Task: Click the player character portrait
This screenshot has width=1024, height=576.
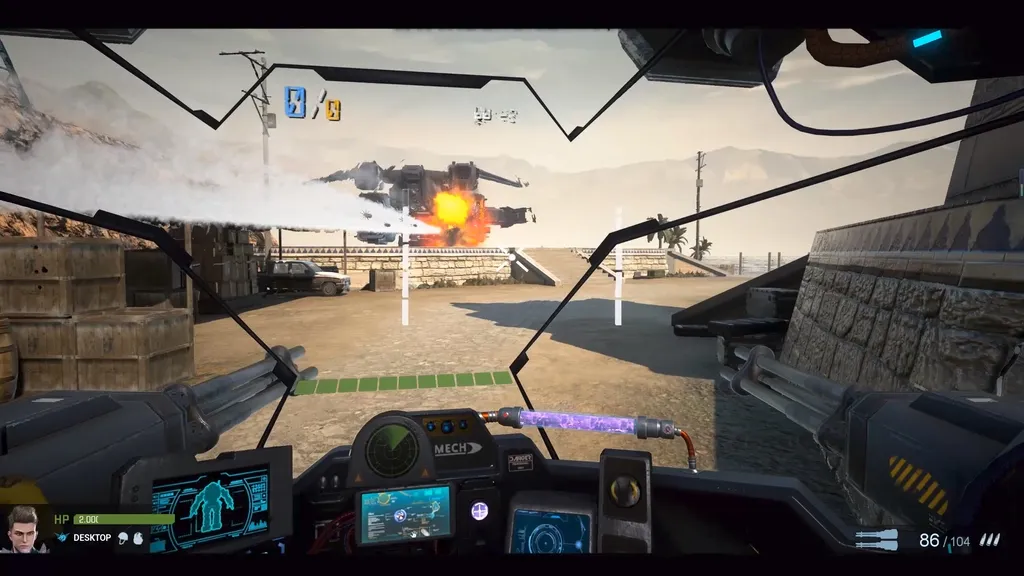Action: 24,528
